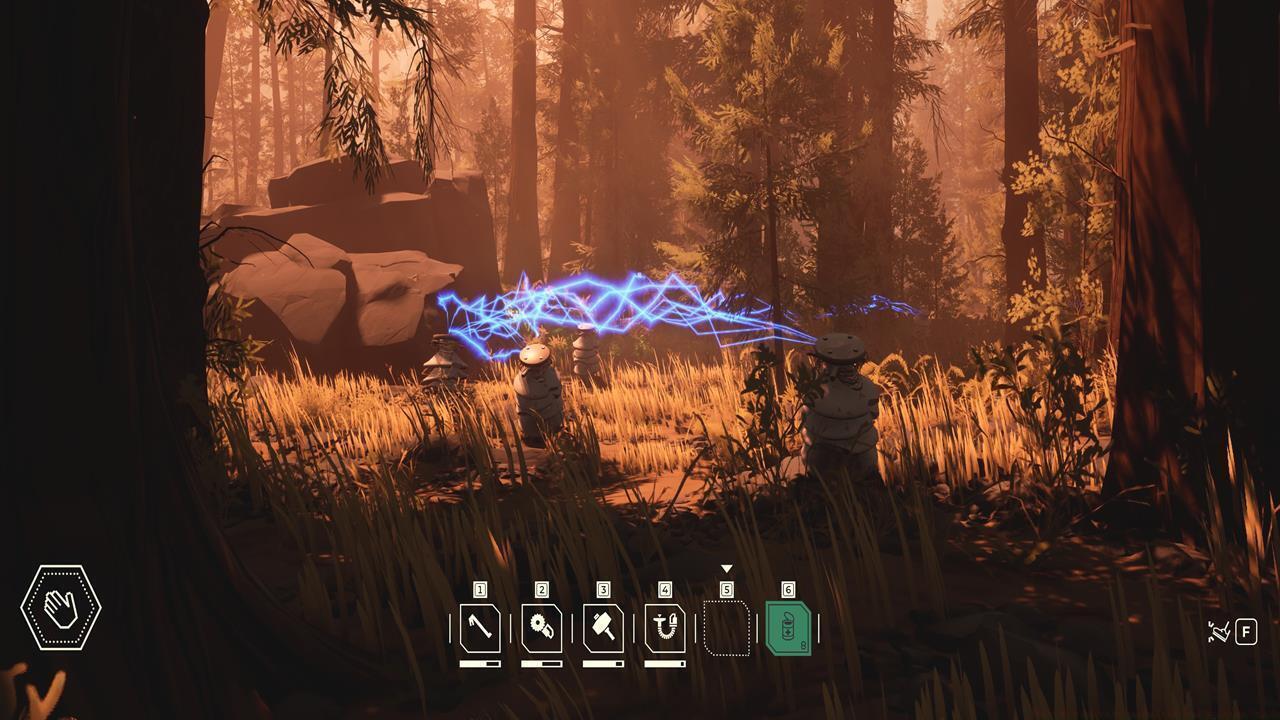Image resolution: width=1280 pixels, height=720 pixels.
Task: Choose the hammer in the hotbar
Action: [x=603, y=629]
